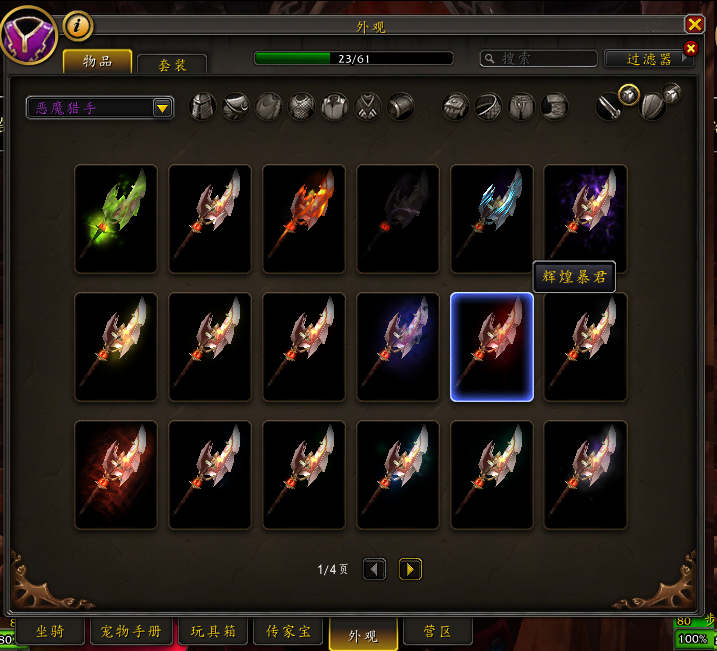Open the 过滤器 filter menu
The width and height of the screenshot is (717, 651).
644,59
